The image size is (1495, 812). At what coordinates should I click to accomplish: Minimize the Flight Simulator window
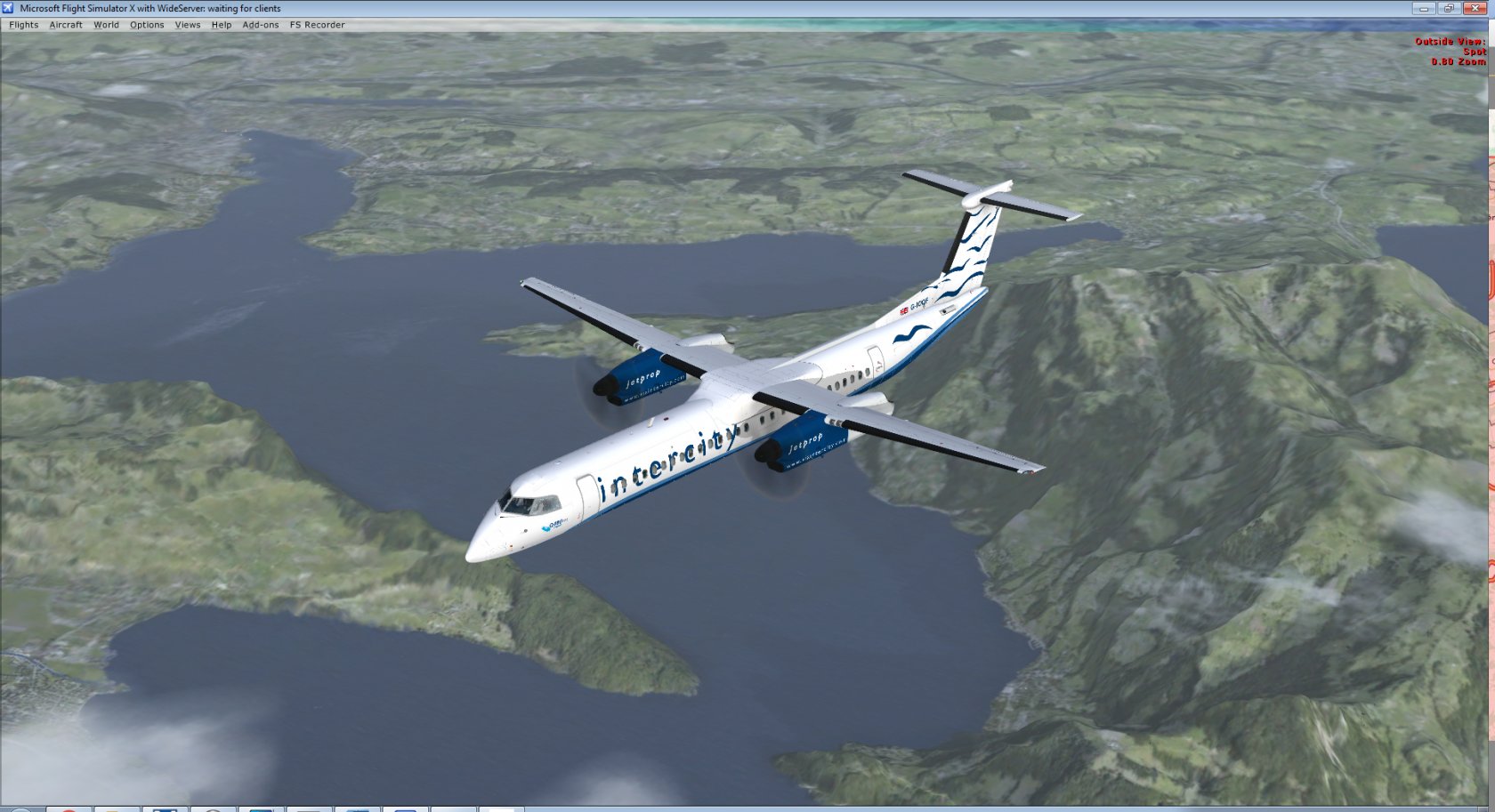coord(1423,8)
